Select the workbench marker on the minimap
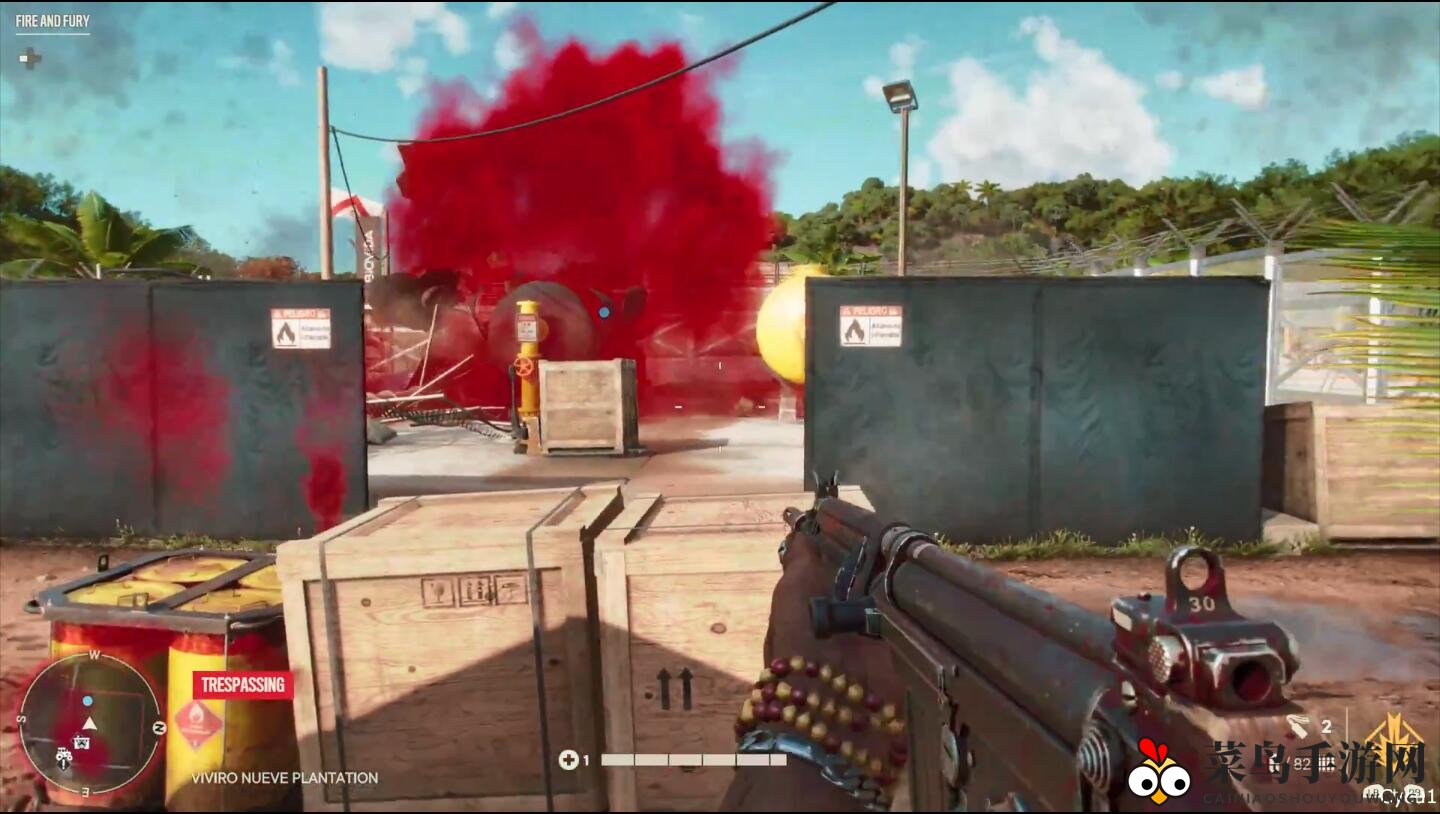The image size is (1440, 814). (x=82, y=742)
